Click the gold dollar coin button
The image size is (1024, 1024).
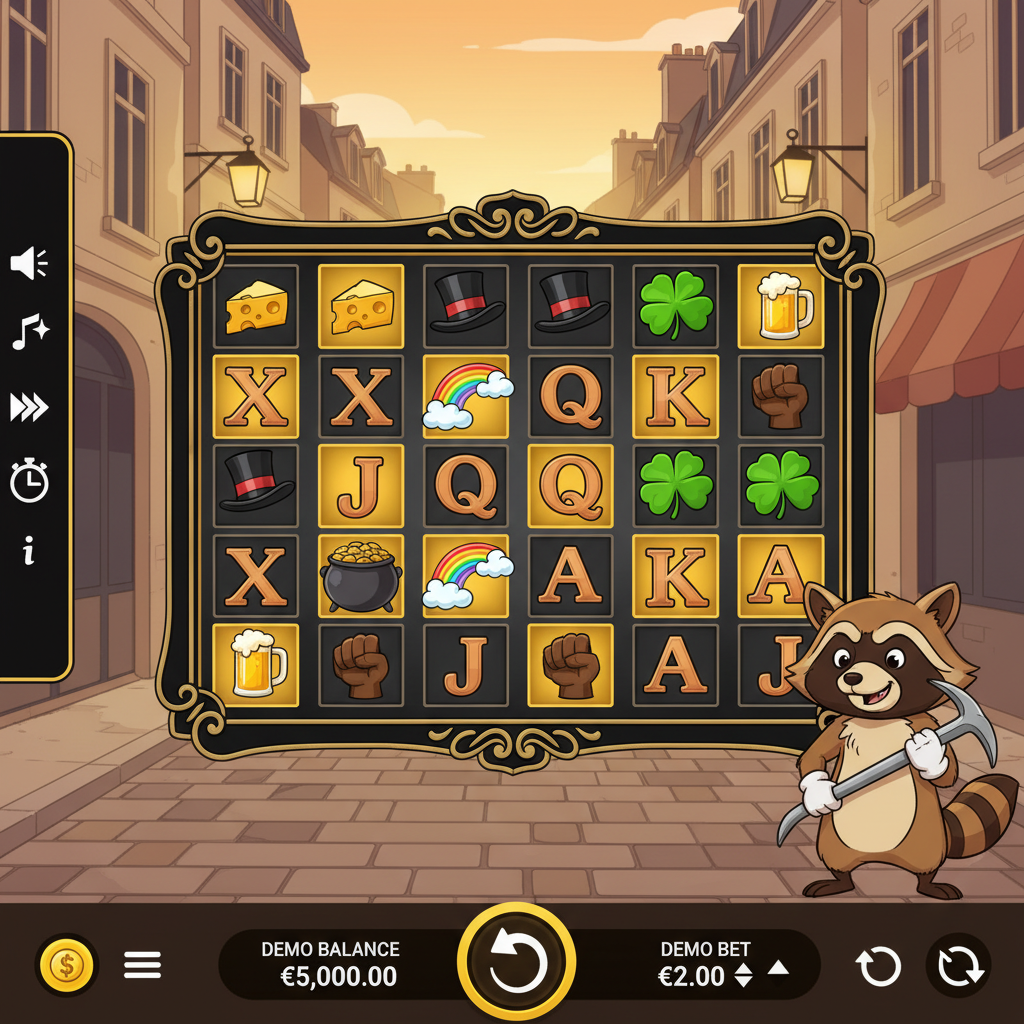pyautogui.click(x=67, y=965)
